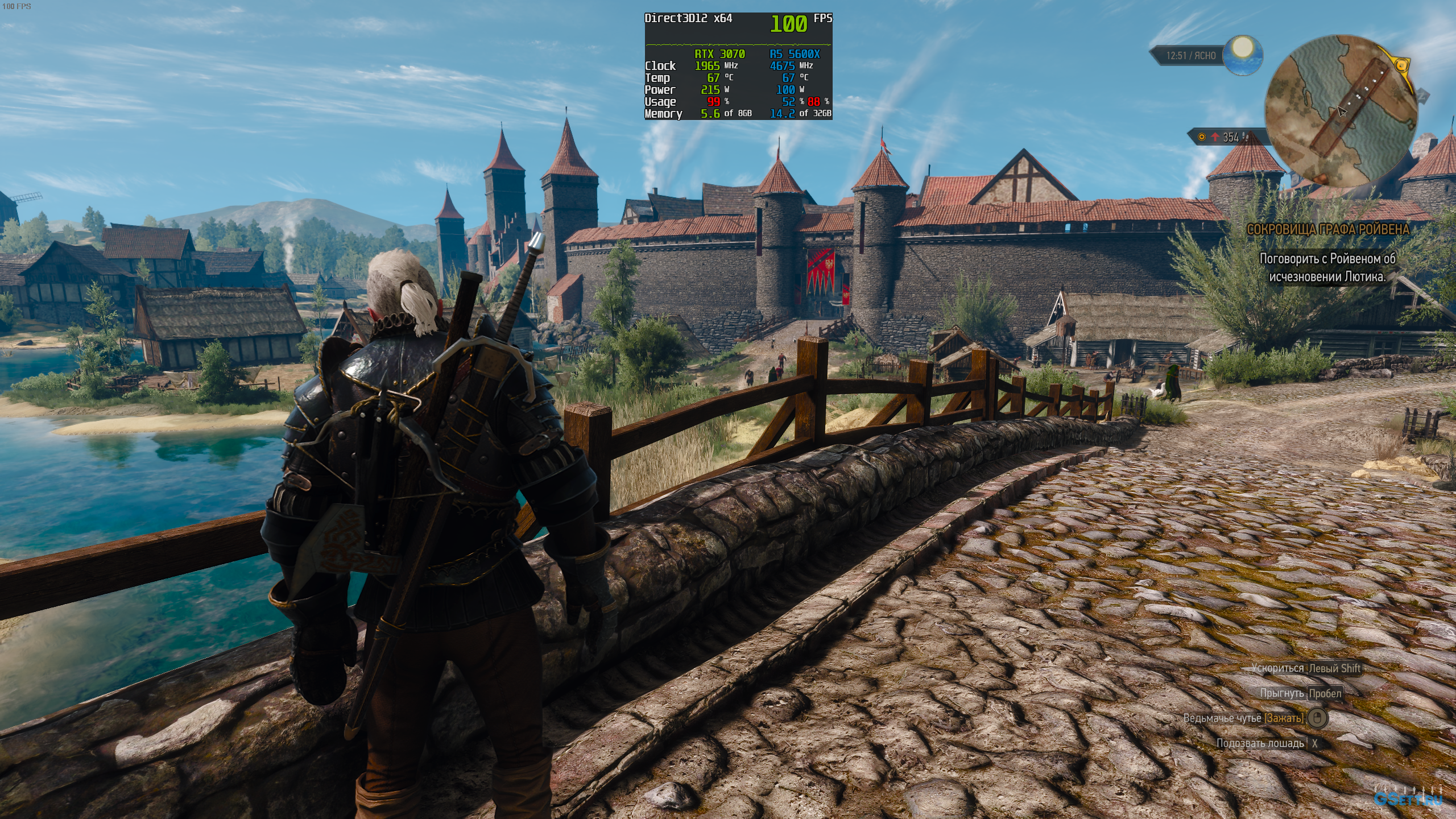
Task: Open the tracked quest «Сокровища графа Ройвена»
Action: point(1328,230)
